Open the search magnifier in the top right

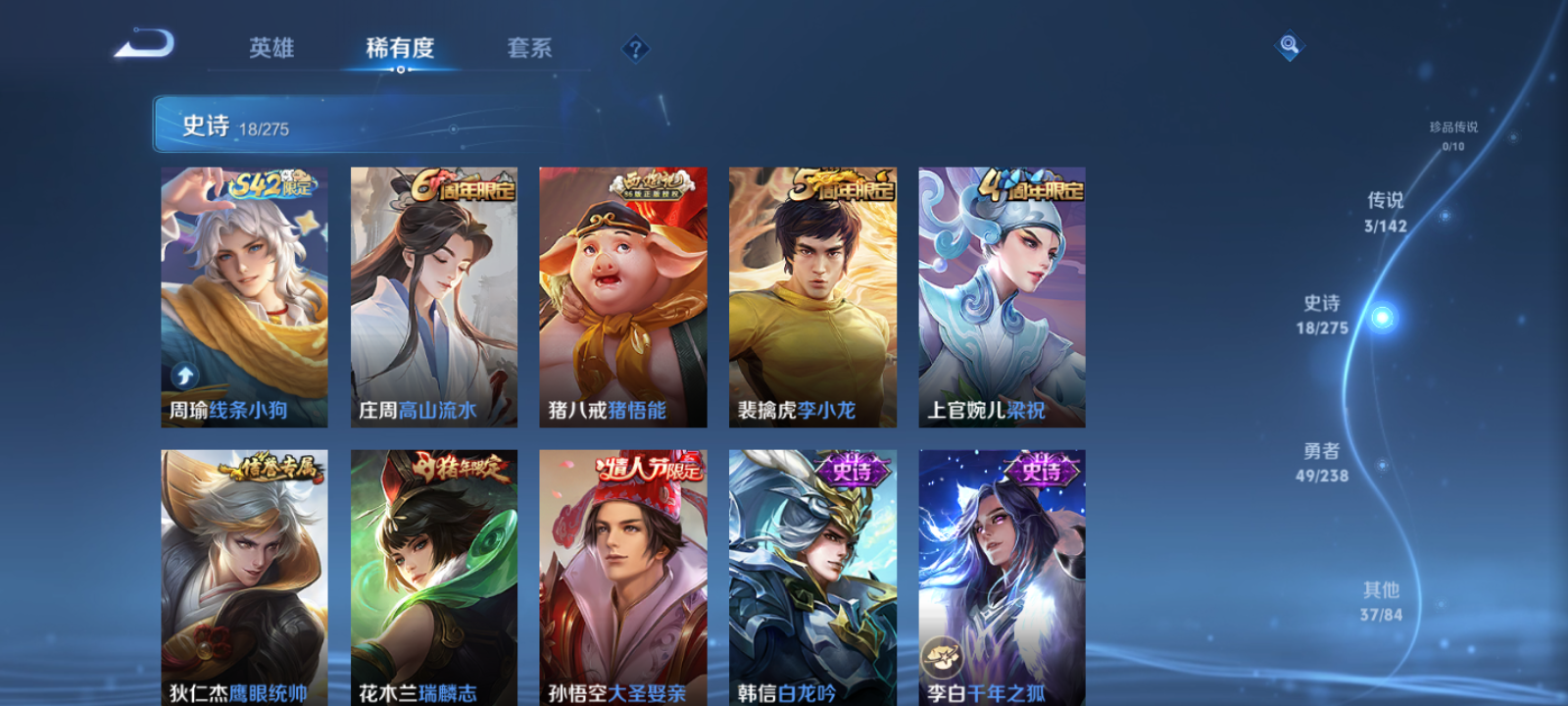pos(1292,43)
